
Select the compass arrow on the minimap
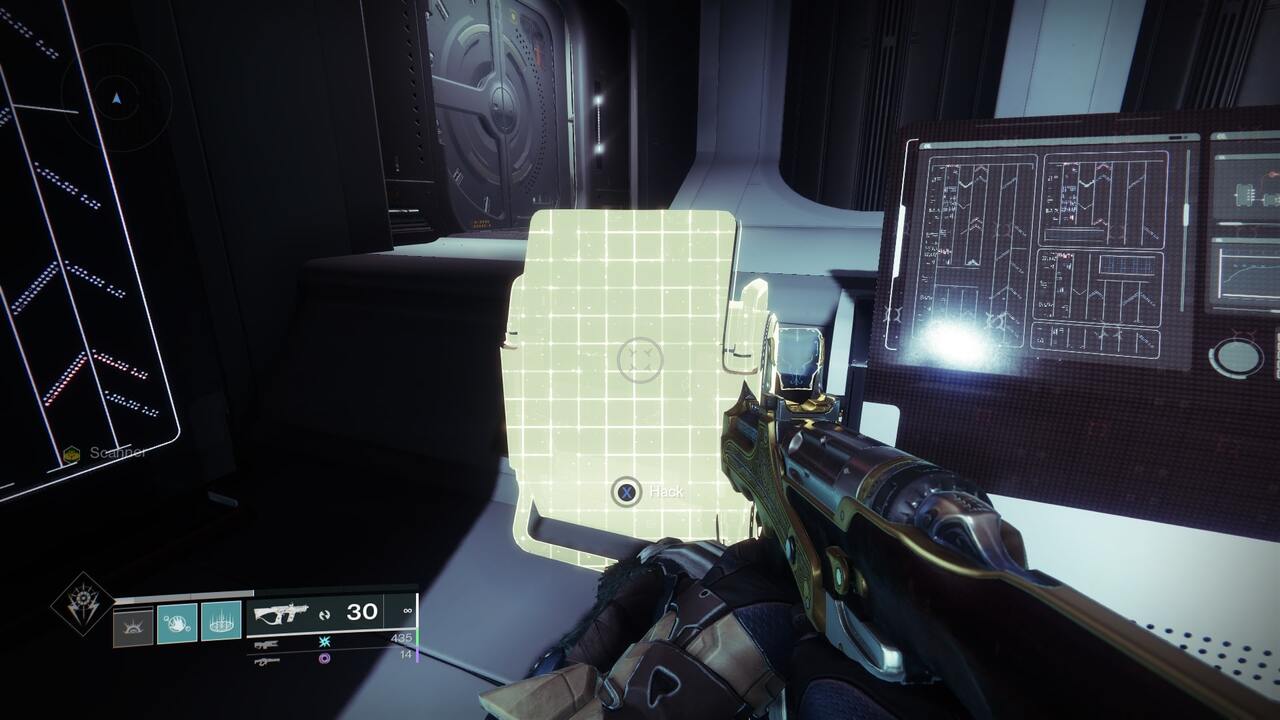[117, 98]
